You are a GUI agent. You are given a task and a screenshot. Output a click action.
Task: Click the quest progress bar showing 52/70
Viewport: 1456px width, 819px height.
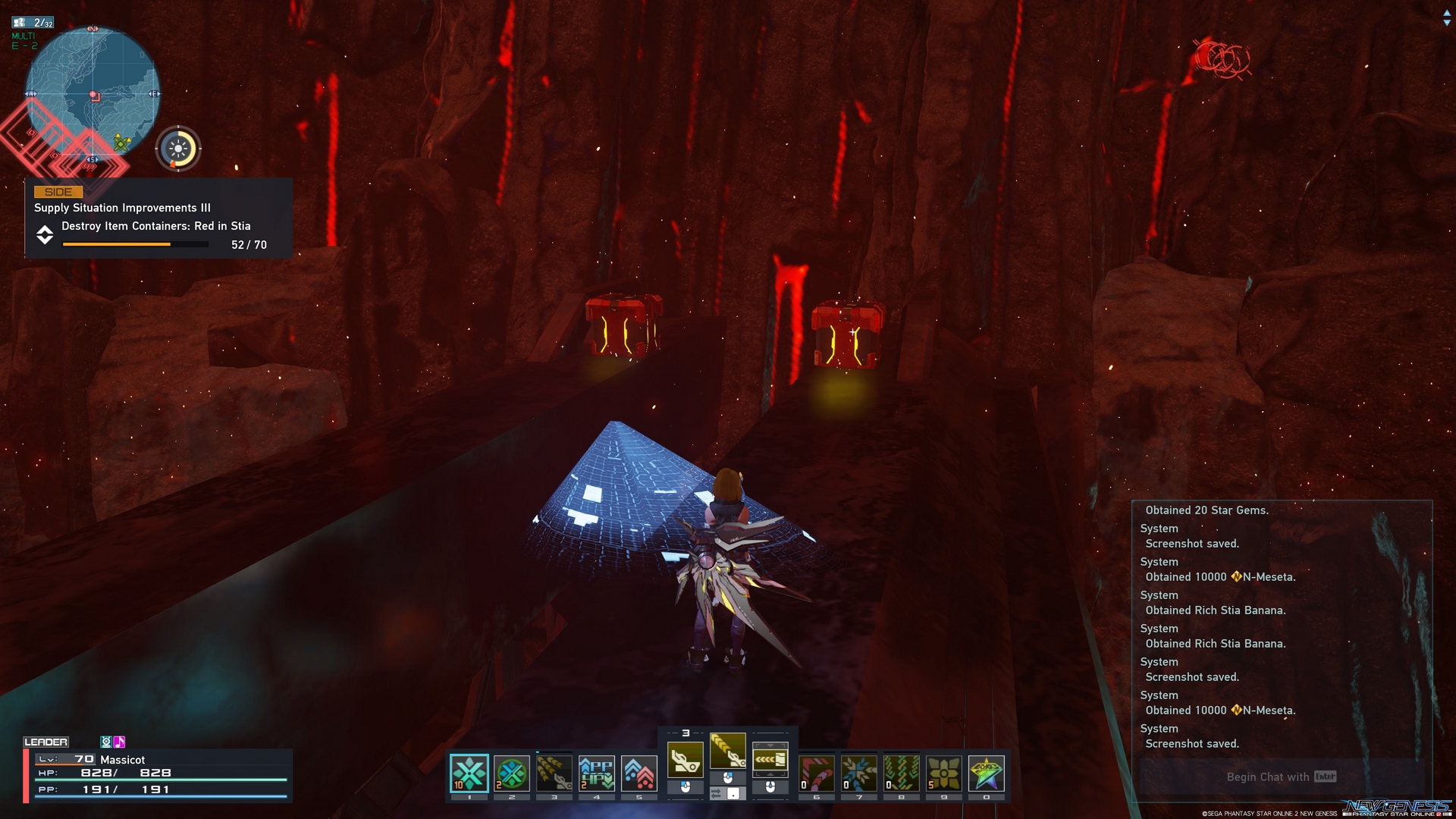[135, 244]
